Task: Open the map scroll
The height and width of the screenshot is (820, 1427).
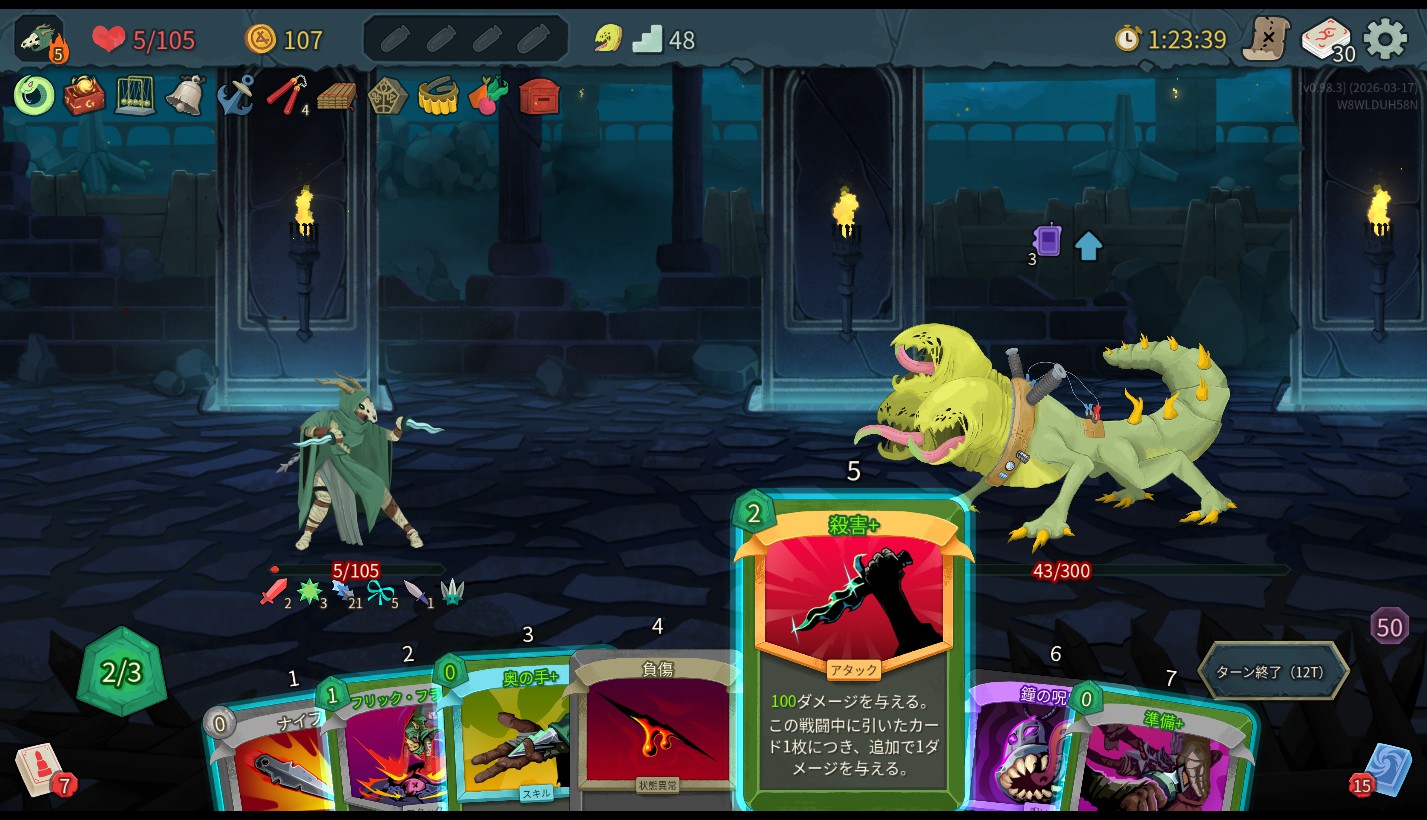Action: pyautogui.click(x=1265, y=39)
